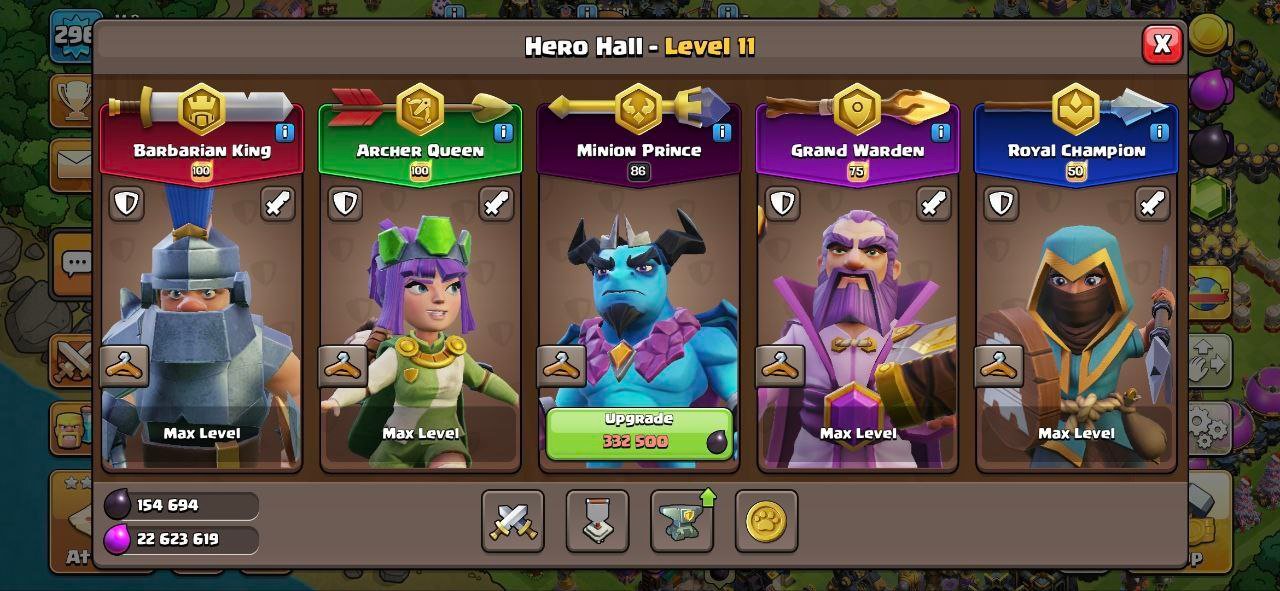
Task: Open the crossed swords bottom button
Action: click(x=513, y=521)
